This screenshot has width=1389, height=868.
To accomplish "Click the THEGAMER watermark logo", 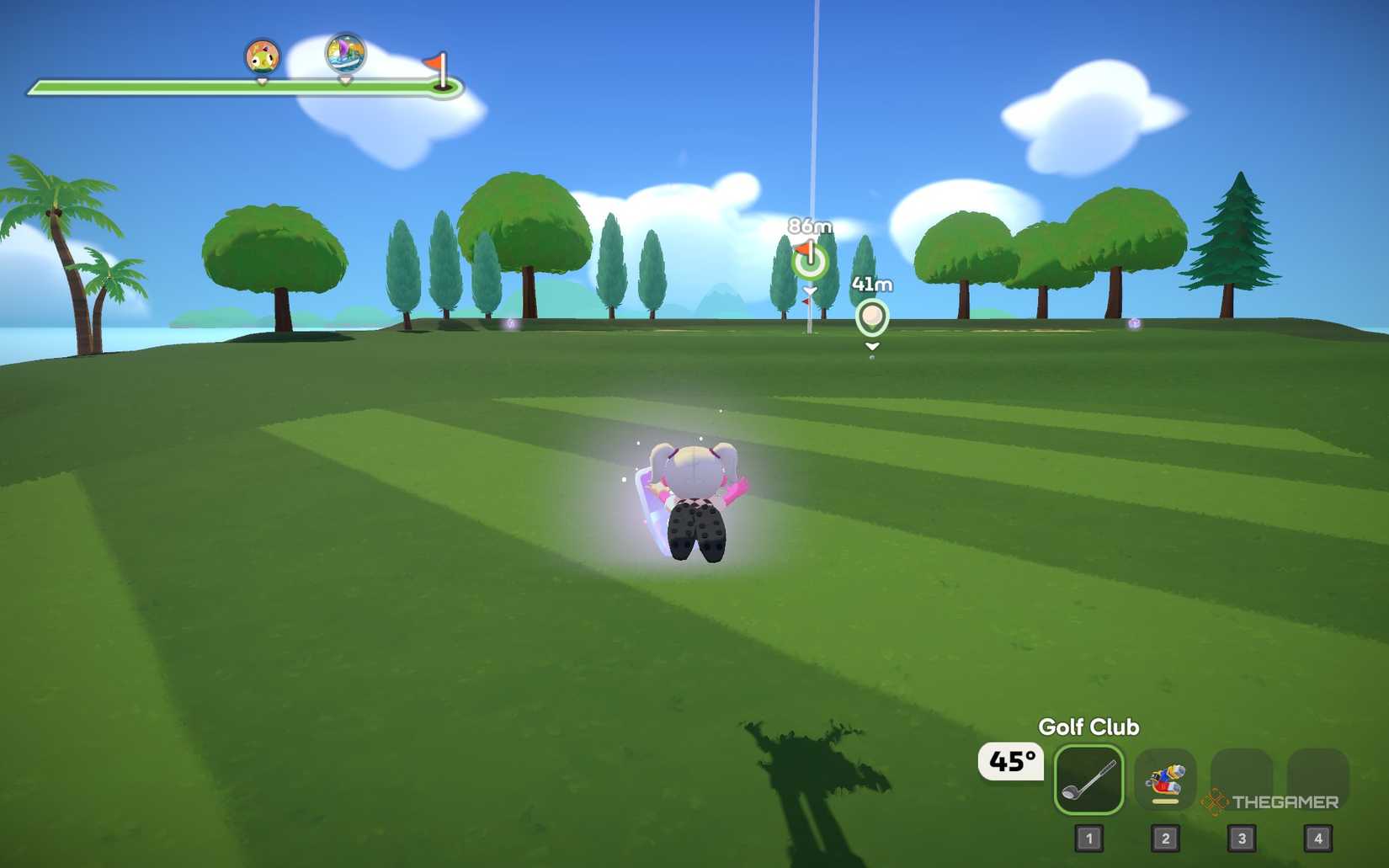I will (1271, 802).
